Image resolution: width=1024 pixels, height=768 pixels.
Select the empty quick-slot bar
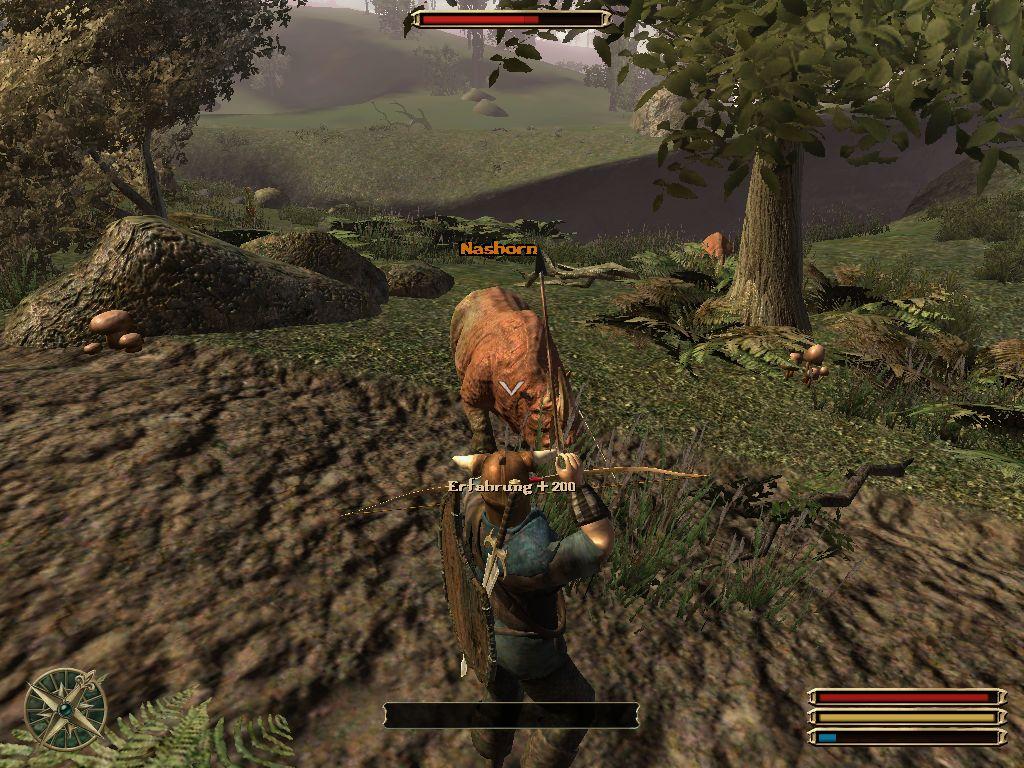click(x=511, y=715)
